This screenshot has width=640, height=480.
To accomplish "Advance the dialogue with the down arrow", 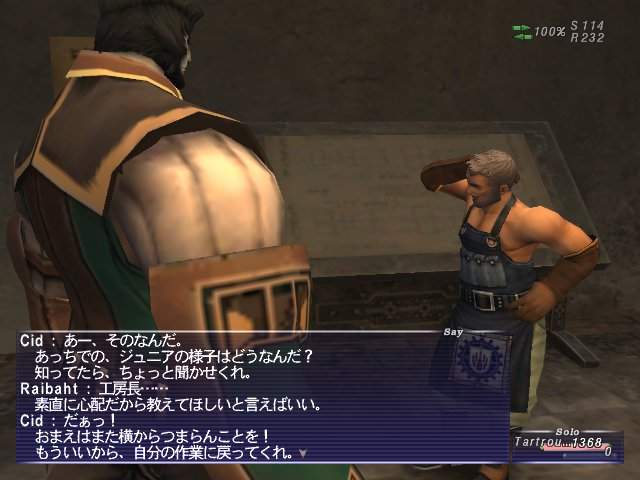I will point(303,453).
